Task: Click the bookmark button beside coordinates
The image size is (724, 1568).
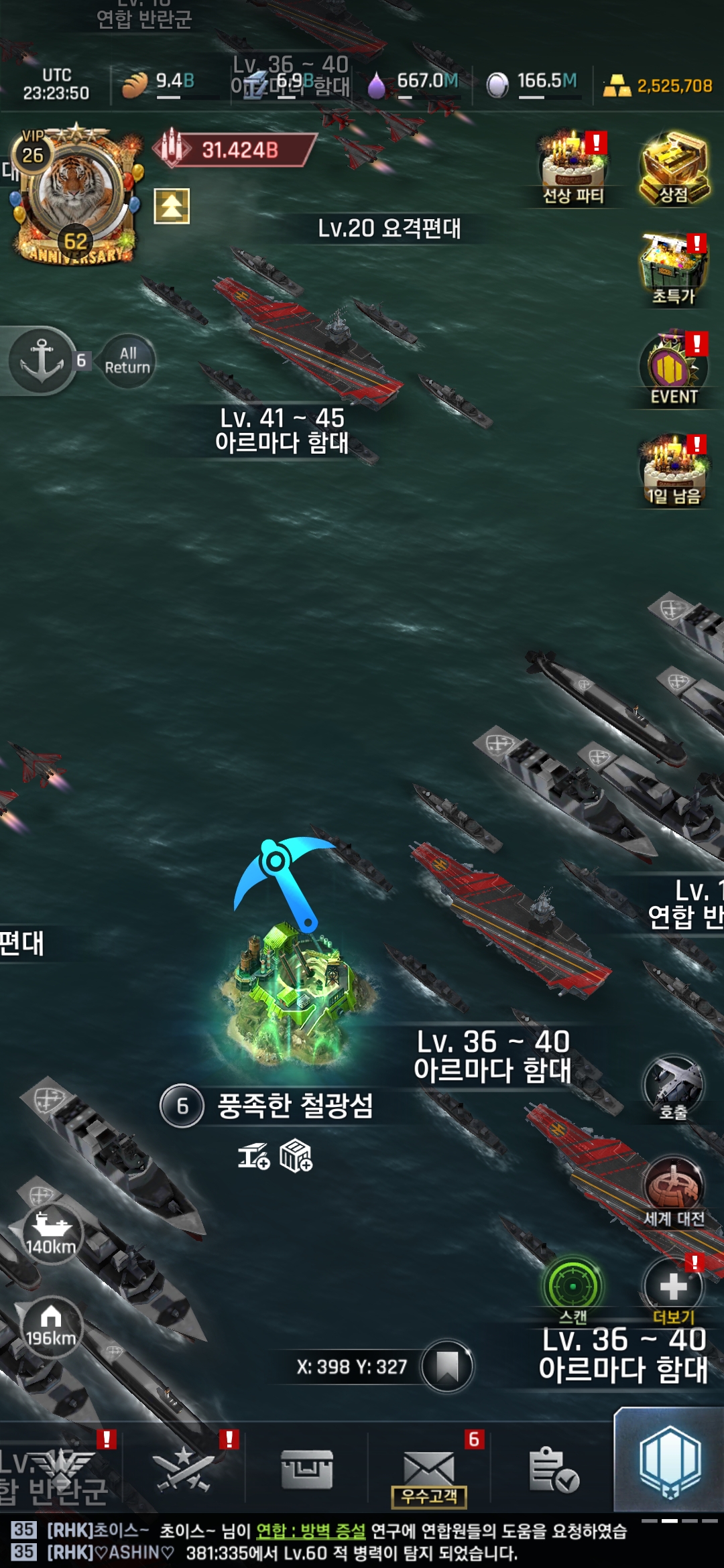Action: pos(447,1366)
